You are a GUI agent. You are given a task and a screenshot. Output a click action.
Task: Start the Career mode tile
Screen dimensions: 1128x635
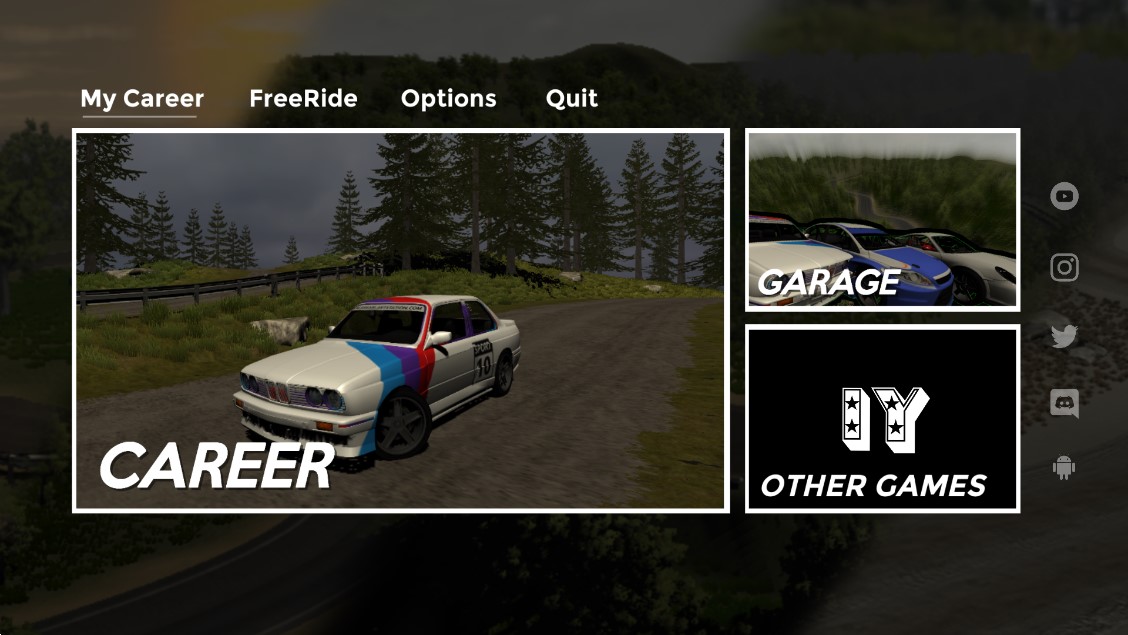click(401, 320)
